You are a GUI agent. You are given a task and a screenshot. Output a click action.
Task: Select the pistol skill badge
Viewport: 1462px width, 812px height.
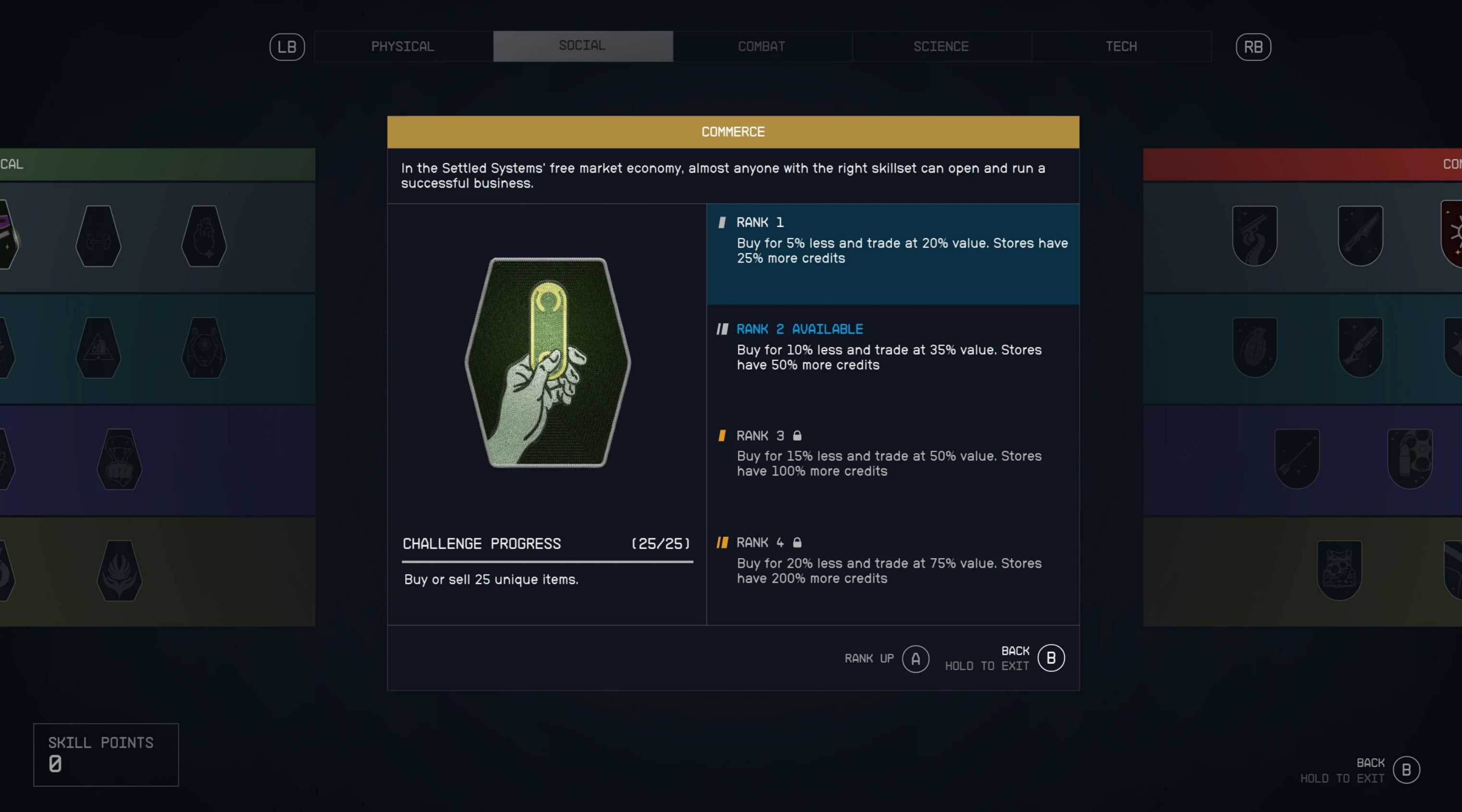tap(1254, 235)
